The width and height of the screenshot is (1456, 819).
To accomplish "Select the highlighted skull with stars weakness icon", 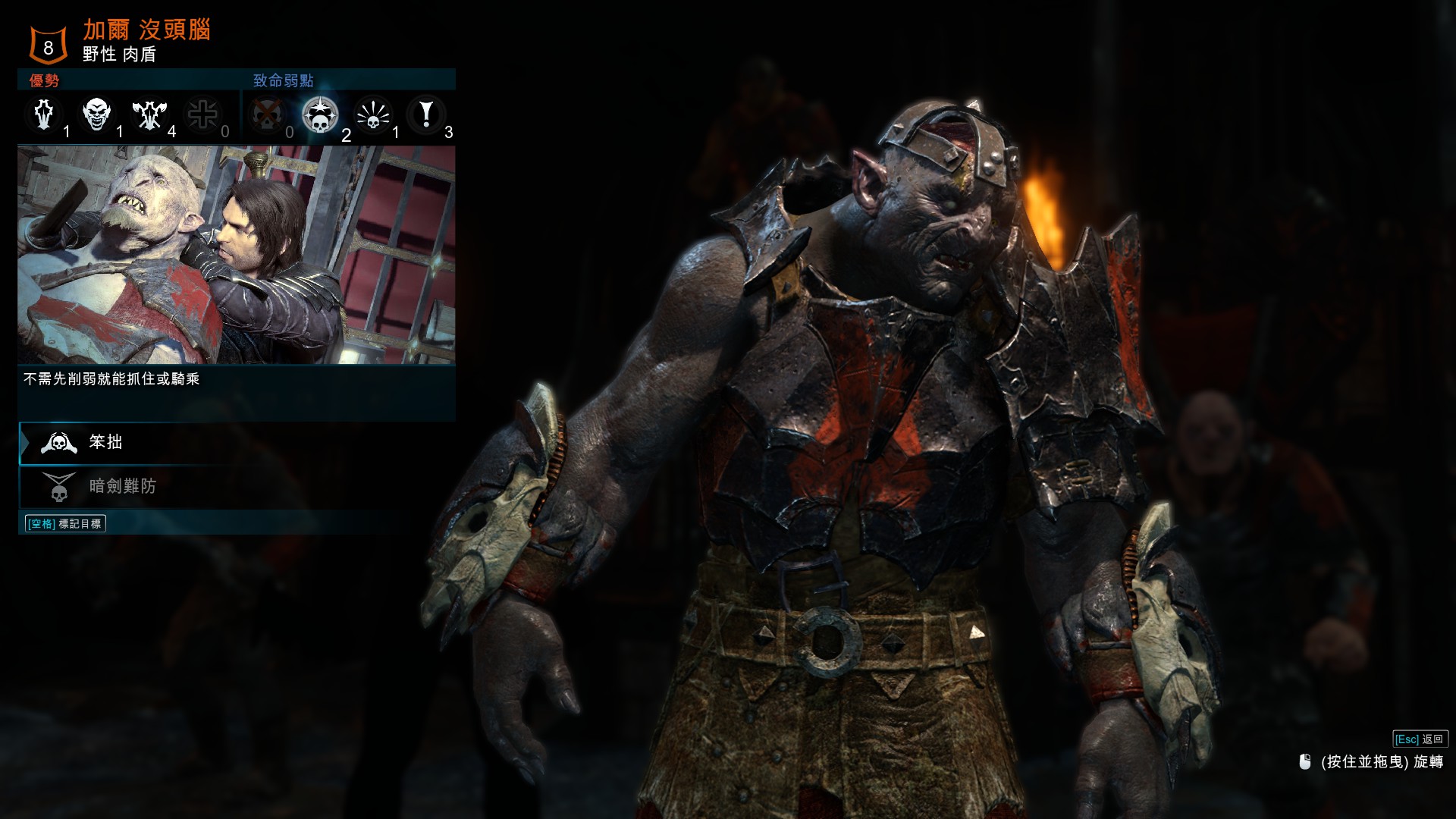I will click(320, 115).
